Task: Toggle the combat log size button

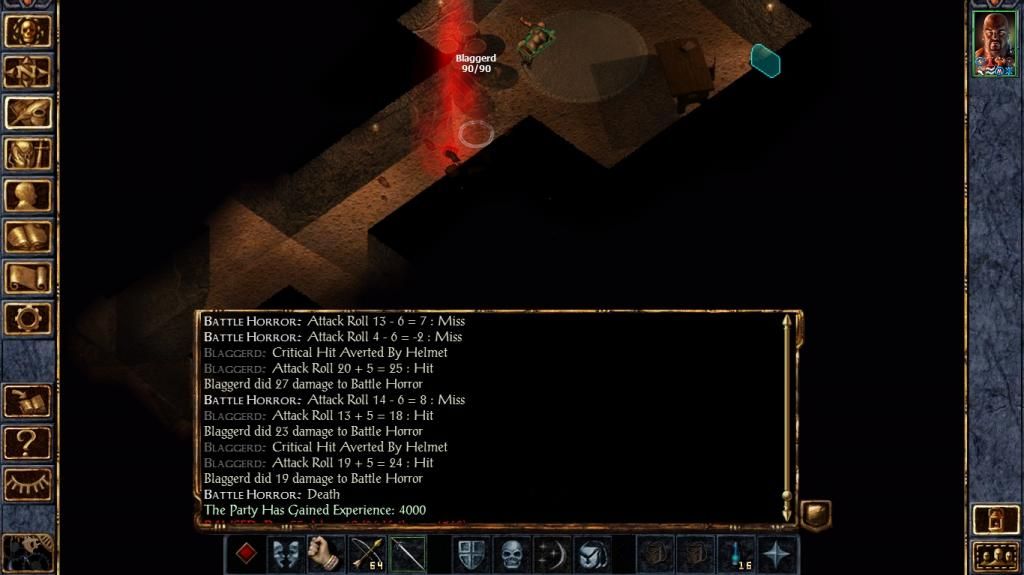Action: point(815,515)
